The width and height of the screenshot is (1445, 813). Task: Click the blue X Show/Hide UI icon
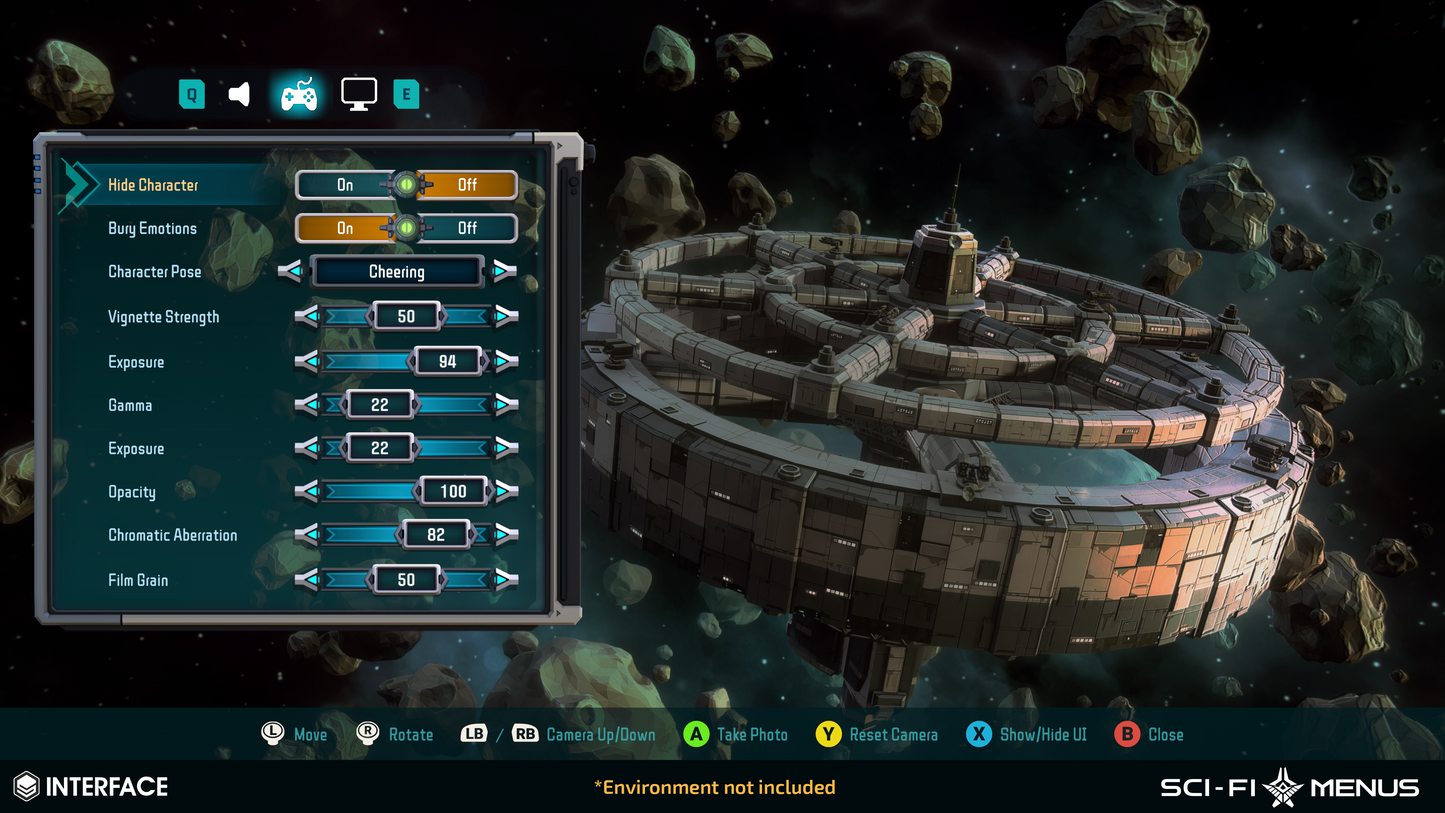coord(978,734)
